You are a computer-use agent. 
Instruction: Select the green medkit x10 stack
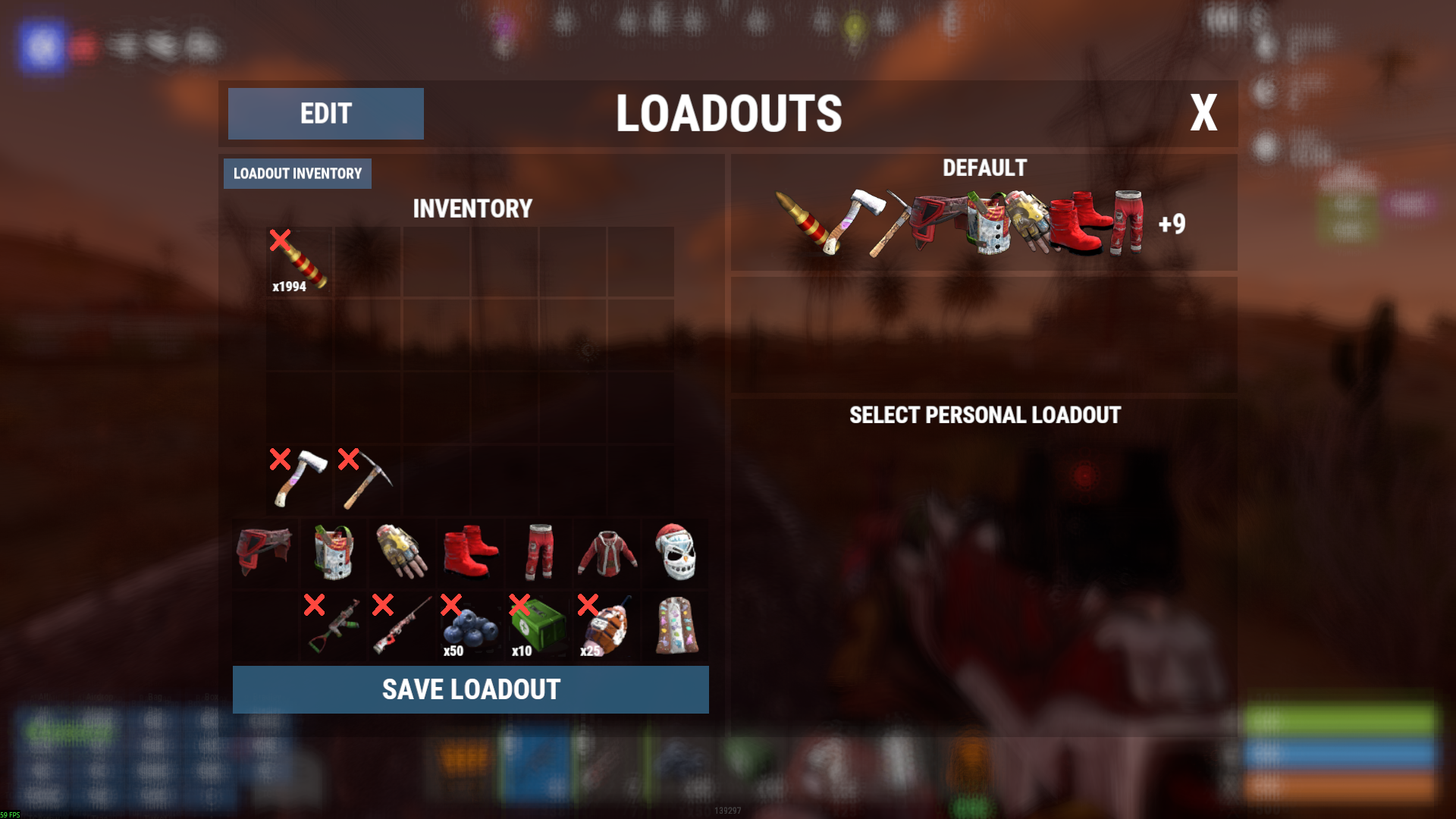(x=538, y=626)
